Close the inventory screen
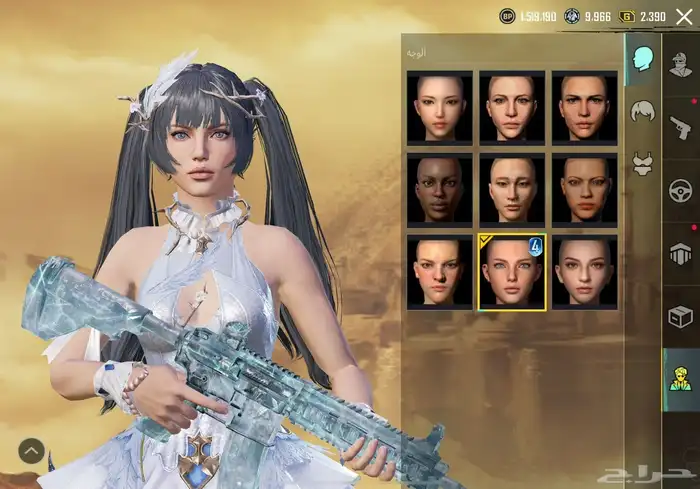 click(684, 16)
